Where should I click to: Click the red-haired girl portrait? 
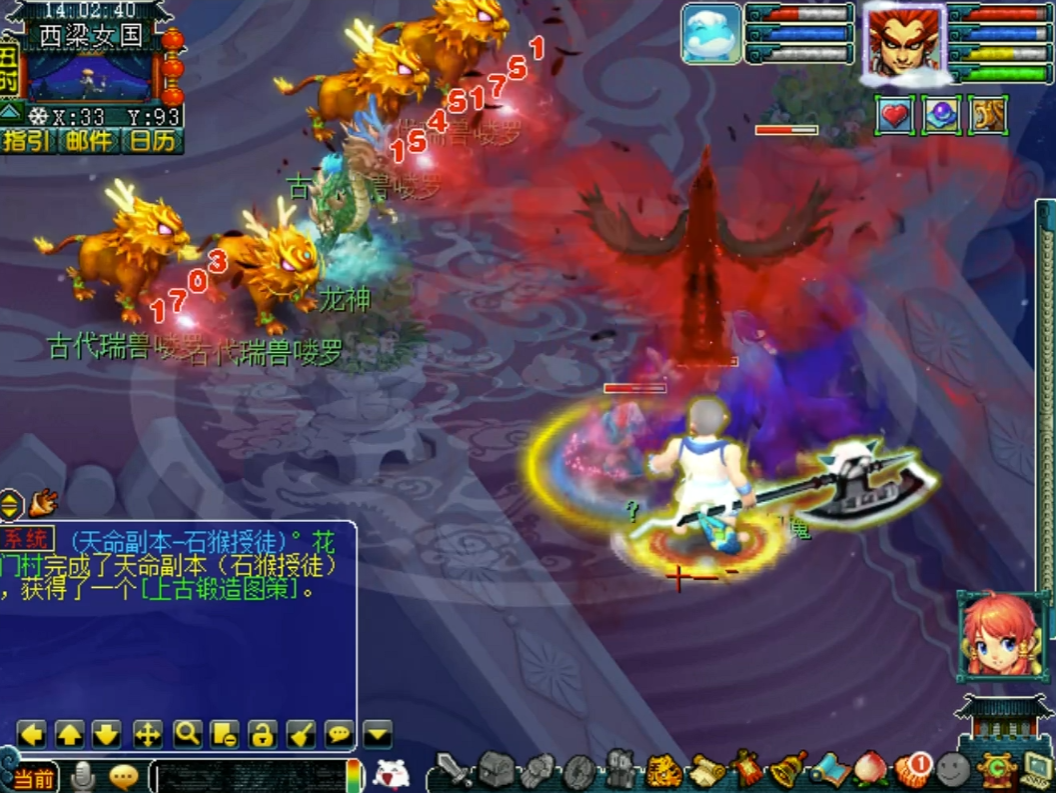pos(1002,636)
